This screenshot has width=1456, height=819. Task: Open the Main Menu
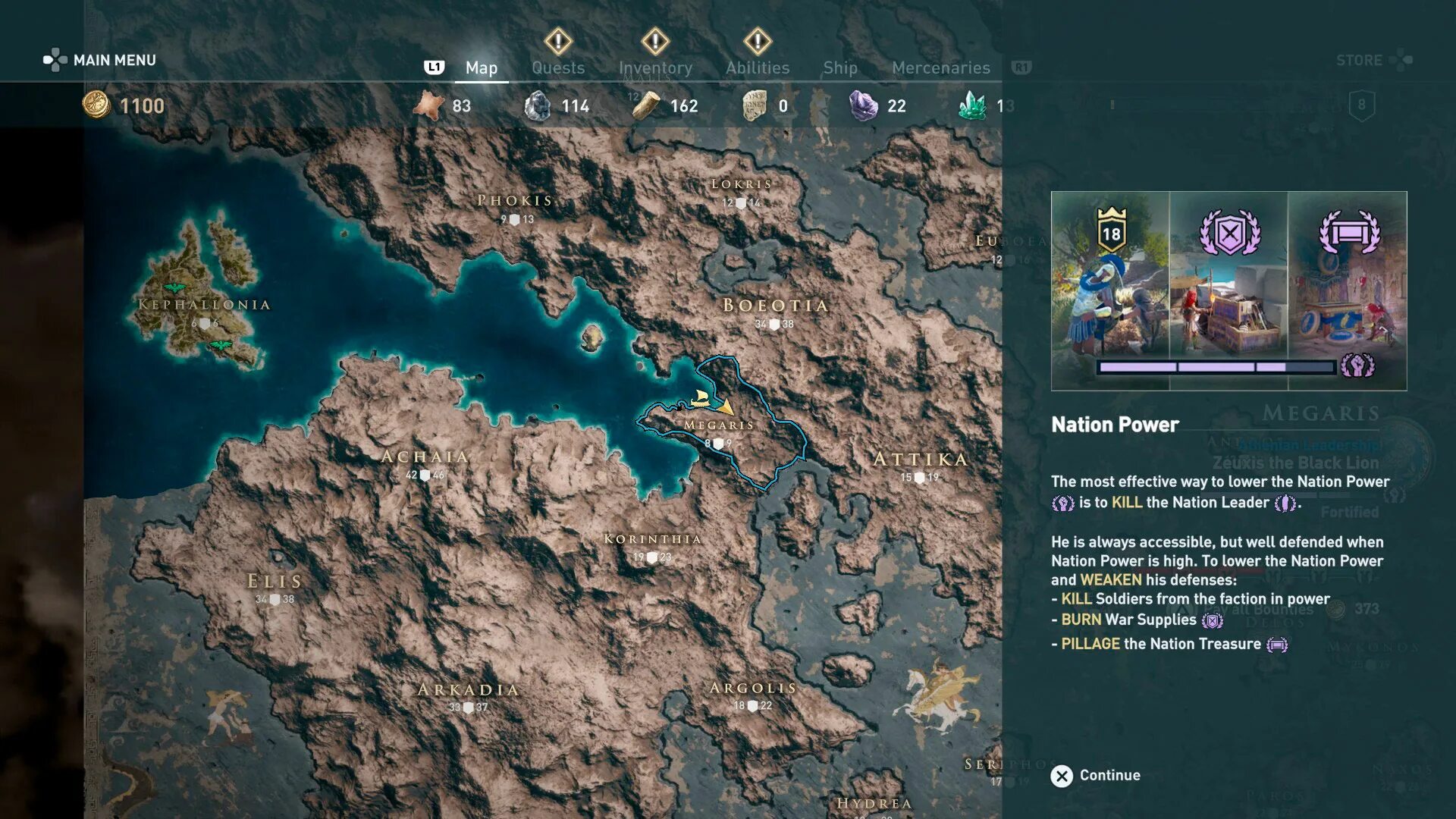(100, 60)
